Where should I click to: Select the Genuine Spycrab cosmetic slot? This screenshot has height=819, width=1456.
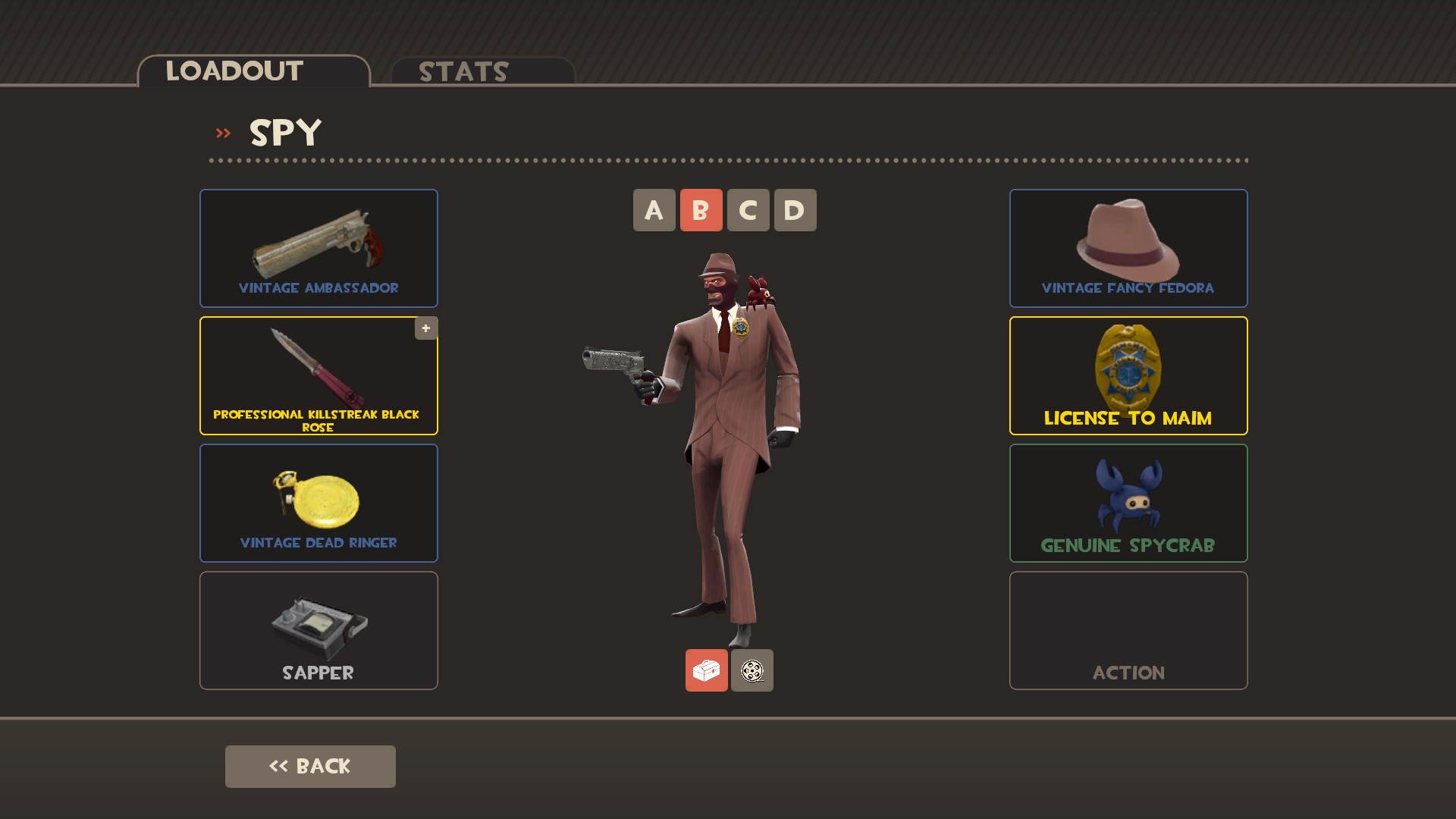(x=1128, y=503)
